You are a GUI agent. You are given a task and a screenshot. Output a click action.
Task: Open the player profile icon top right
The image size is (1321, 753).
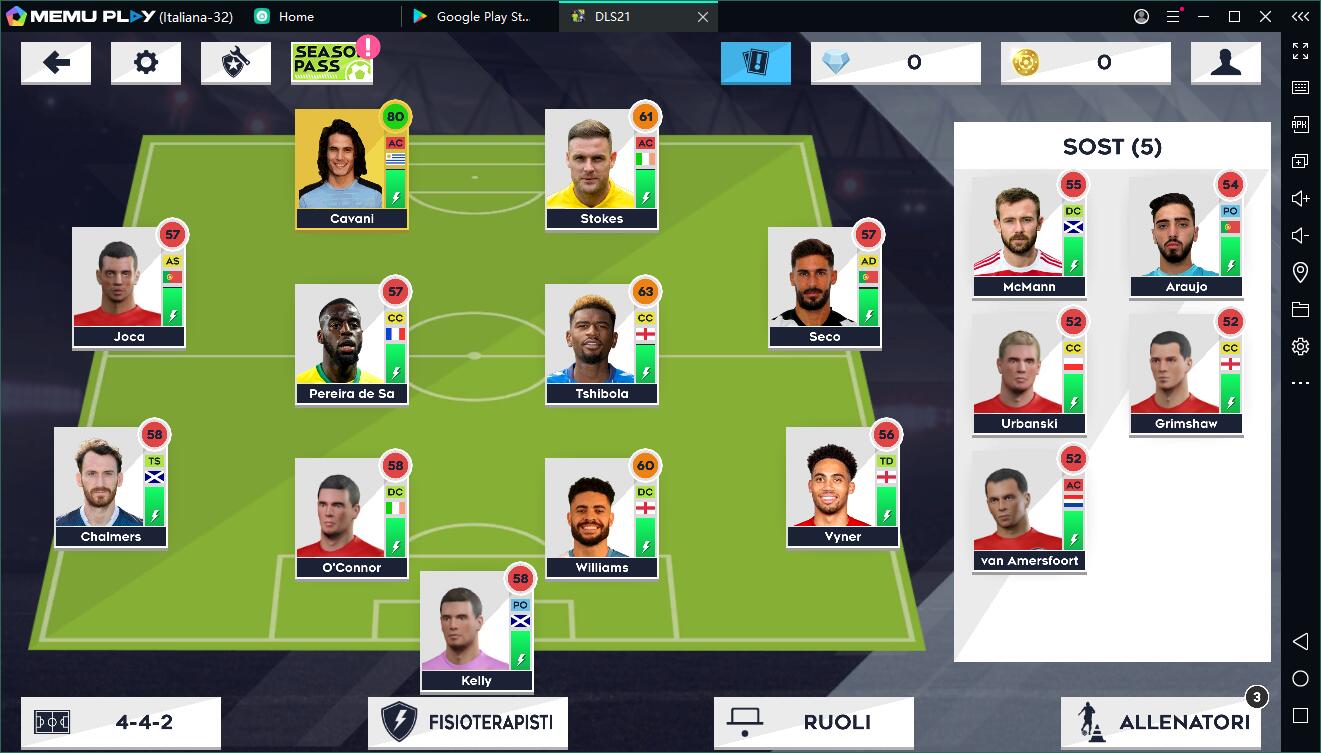click(1226, 62)
